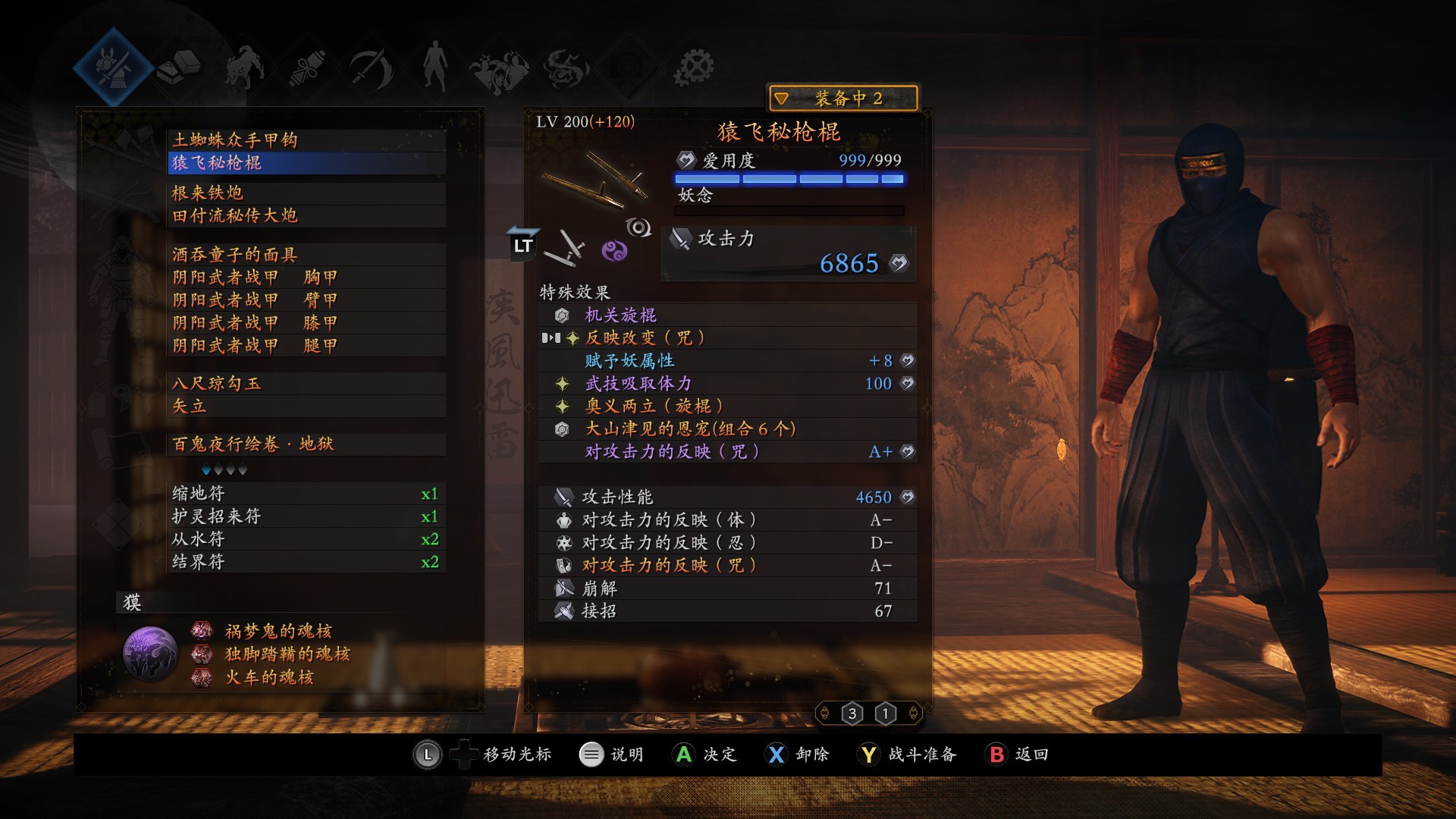Select the 祸梦鬼的魂核 soul core
1456x819 pixels.
(278, 631)
